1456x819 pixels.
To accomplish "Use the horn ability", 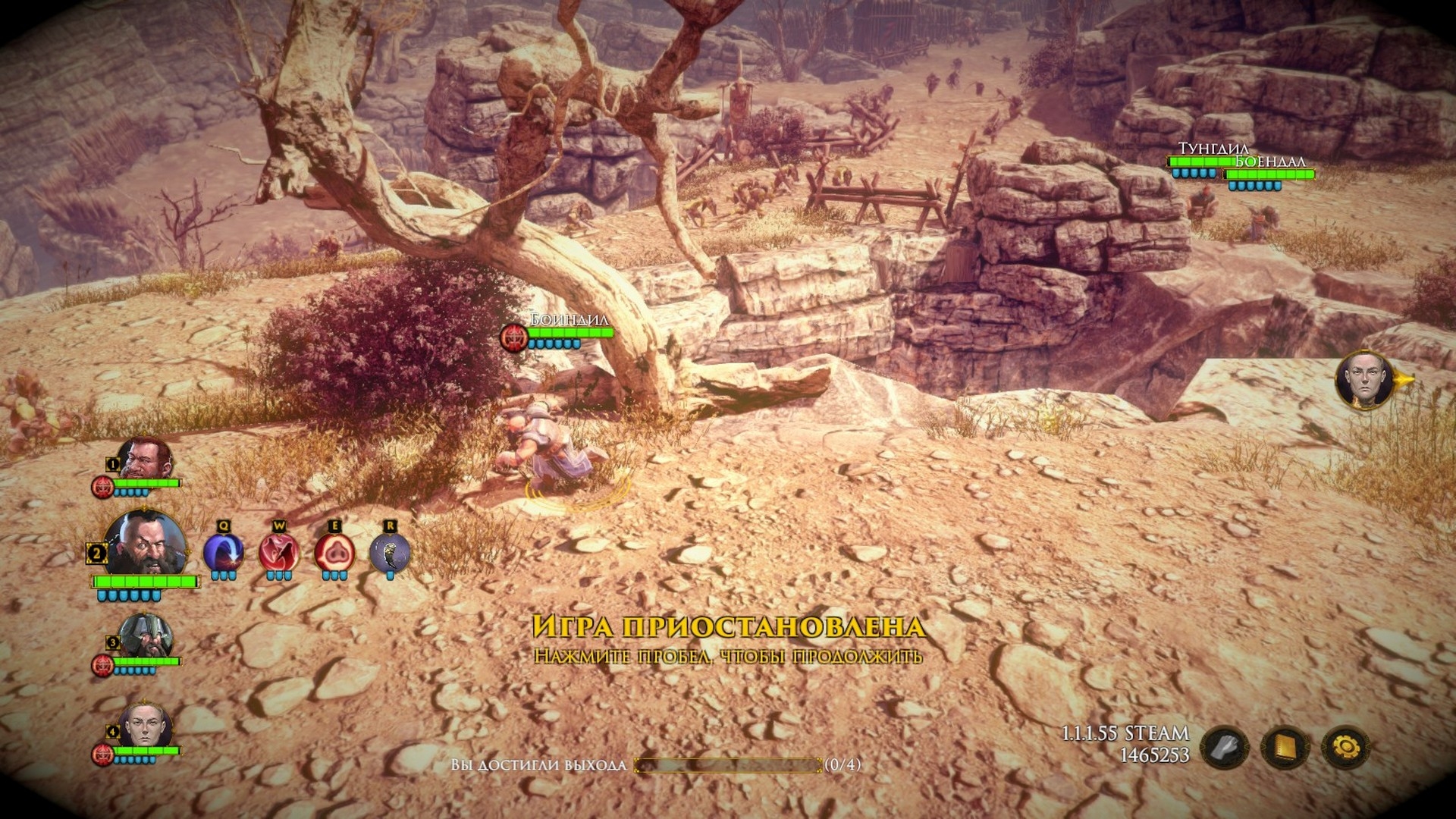I will [x=390, y=552].
